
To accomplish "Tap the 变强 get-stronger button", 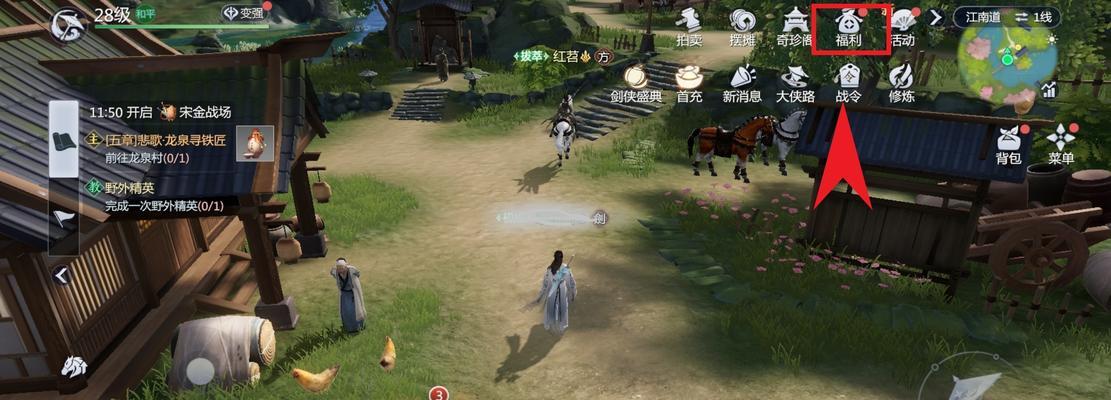I will coord(243,14).
